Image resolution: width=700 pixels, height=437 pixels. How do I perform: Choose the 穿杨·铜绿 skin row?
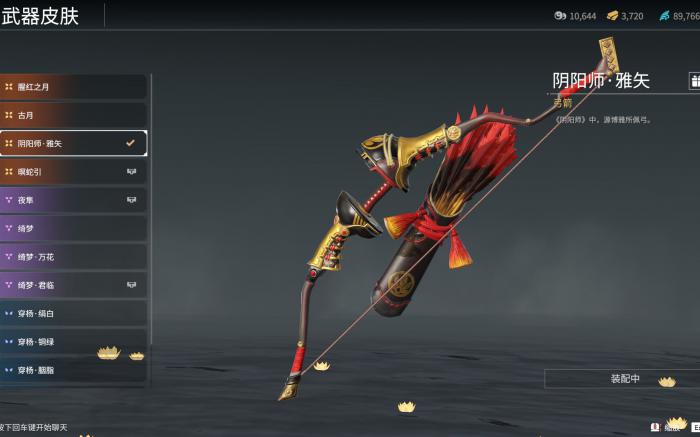point(73,342)
